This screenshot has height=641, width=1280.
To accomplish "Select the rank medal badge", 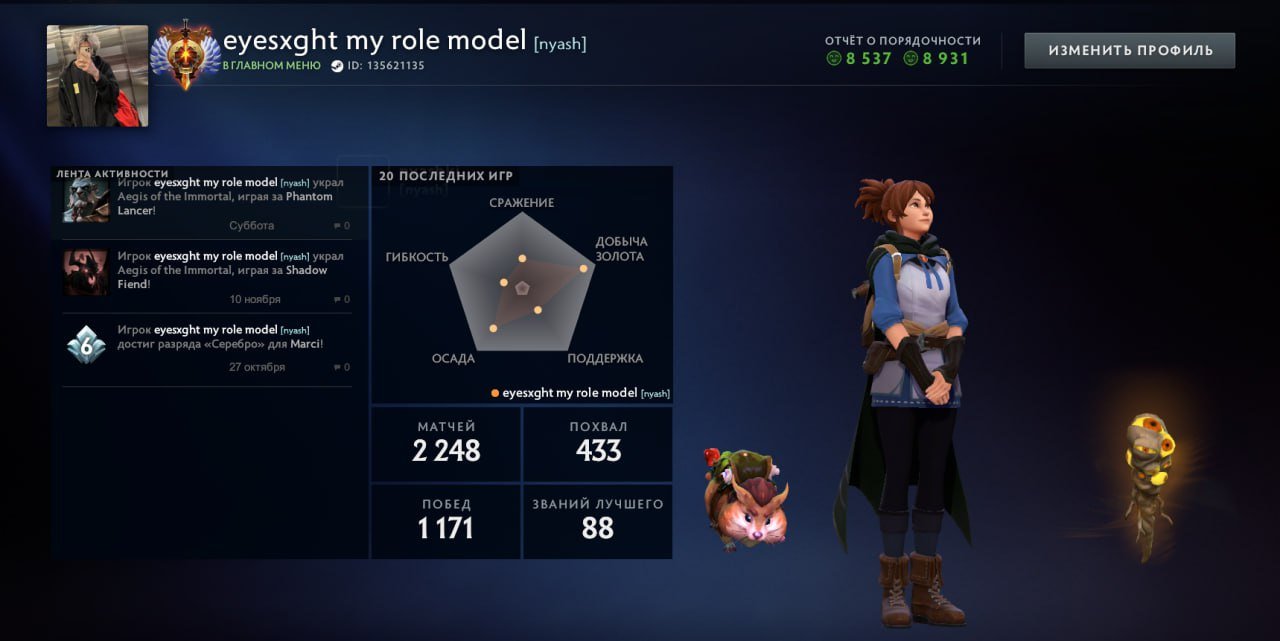I will (185, 53).
